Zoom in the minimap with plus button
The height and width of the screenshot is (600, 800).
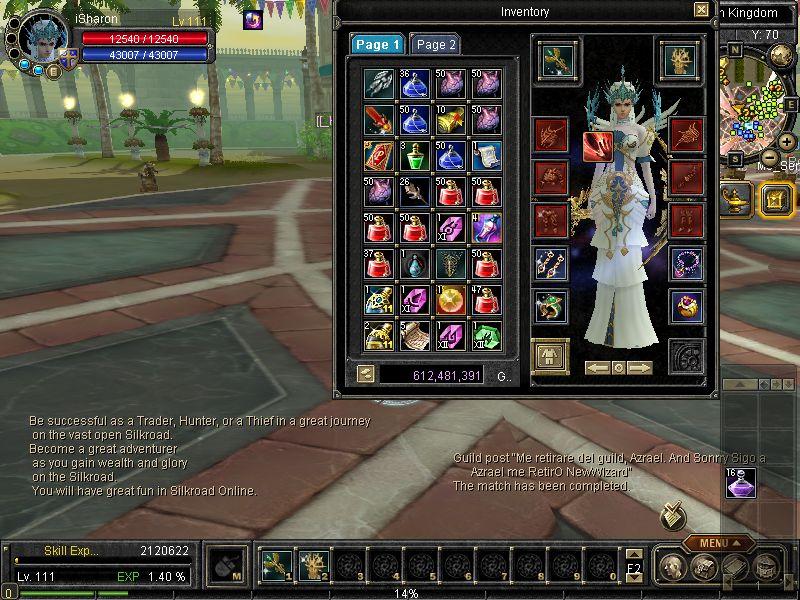click(x=786, y=141)
